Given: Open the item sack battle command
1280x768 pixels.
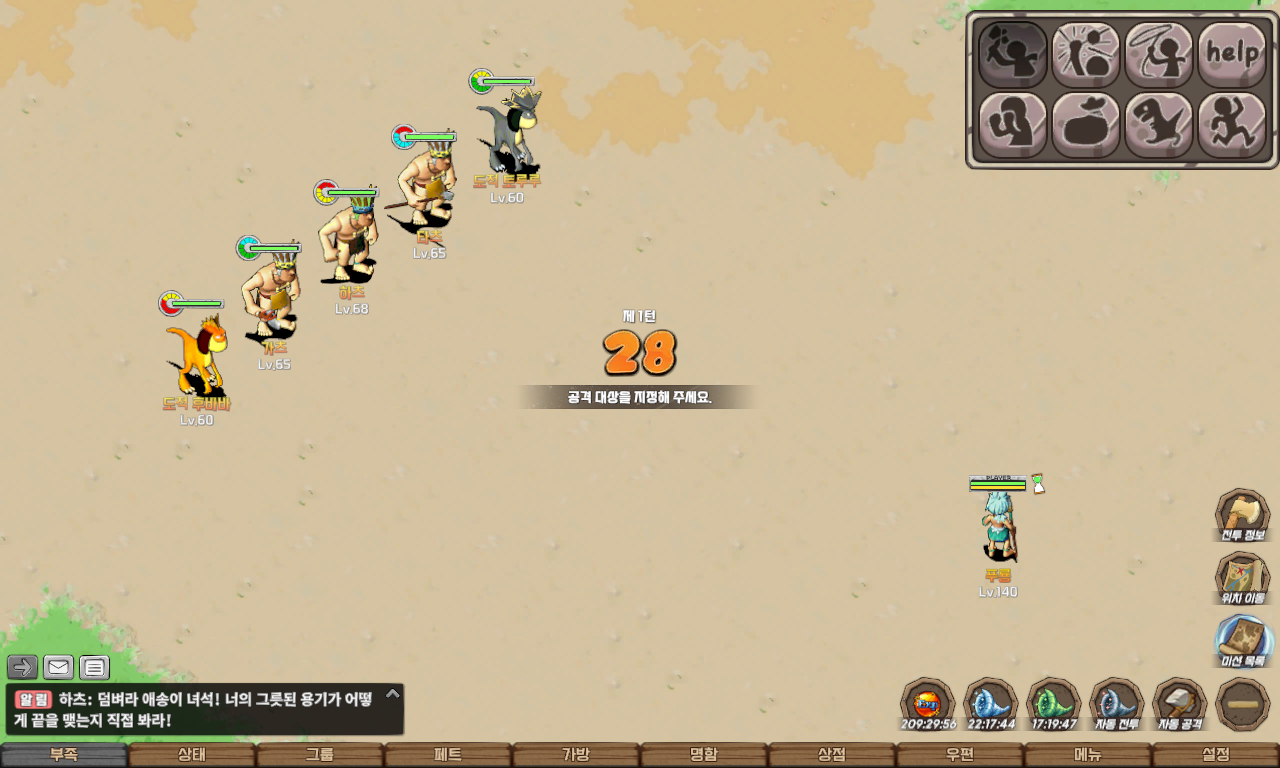Looking at the screenshot, I should click(1085, 125).
